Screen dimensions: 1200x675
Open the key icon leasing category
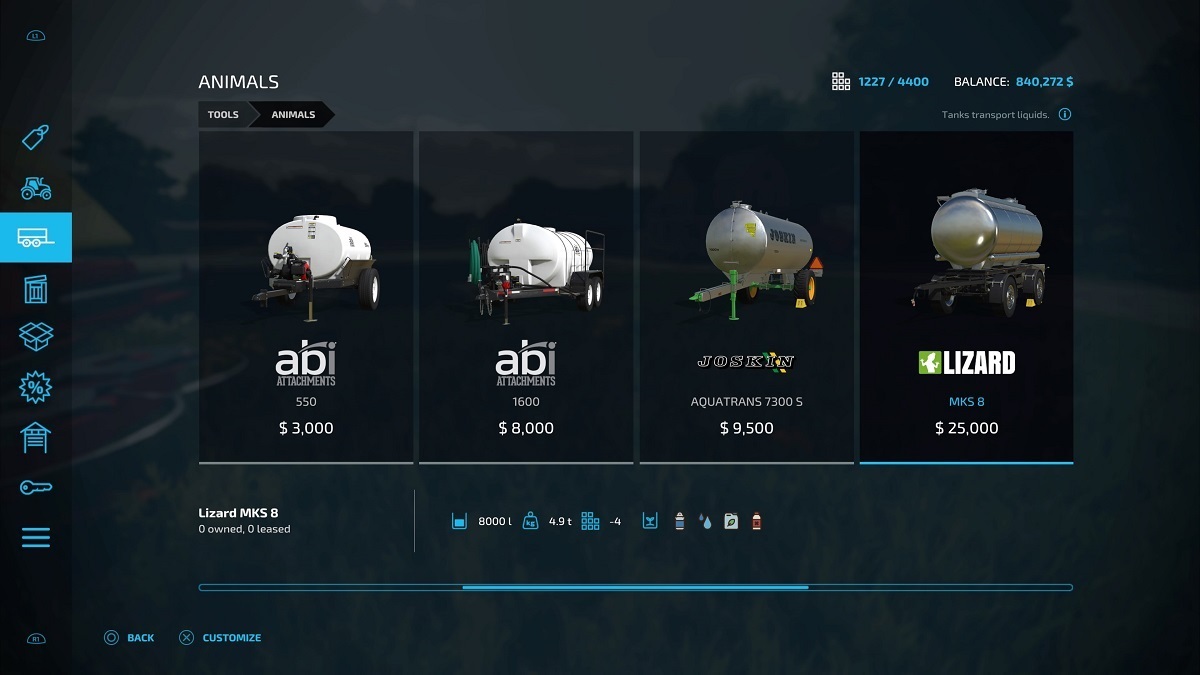coord(36,487)
